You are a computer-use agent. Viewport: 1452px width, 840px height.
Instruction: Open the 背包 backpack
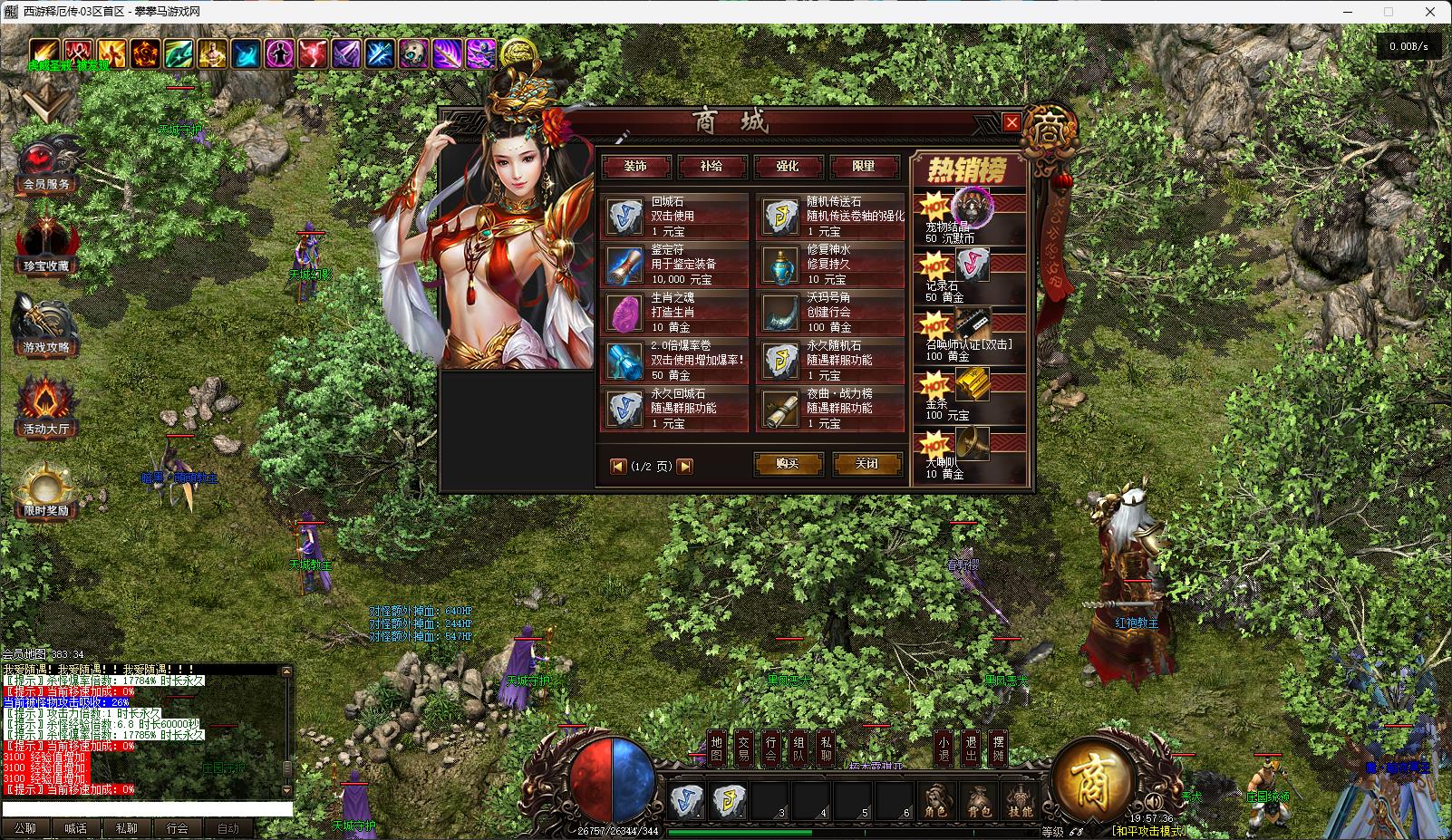point(979,802)
